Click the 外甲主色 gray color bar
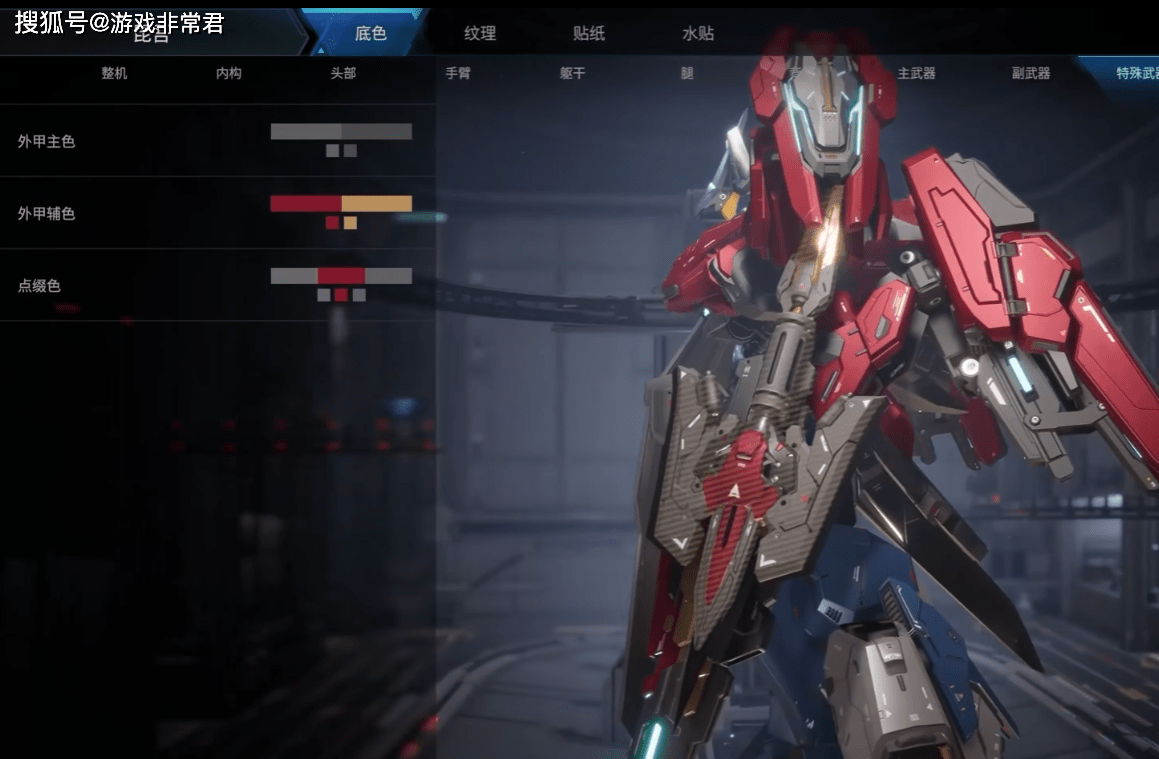1159x759 pixels. (x=341, y=131)
